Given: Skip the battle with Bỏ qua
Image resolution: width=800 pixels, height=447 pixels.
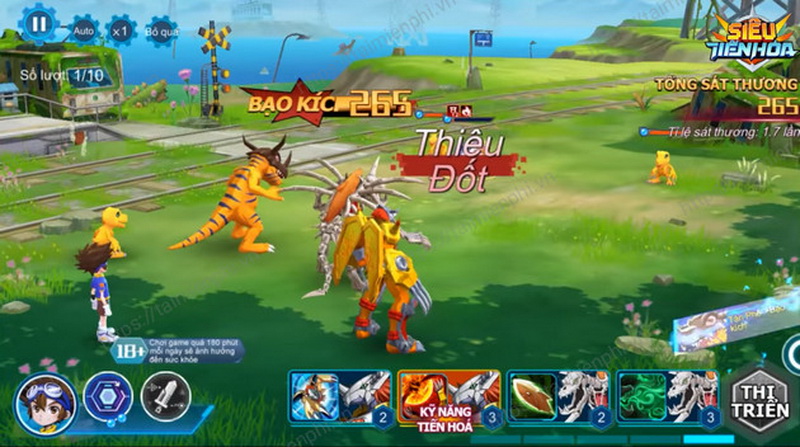Looking at the screenshot, I should pyautogui.click(x=160, y=30).
